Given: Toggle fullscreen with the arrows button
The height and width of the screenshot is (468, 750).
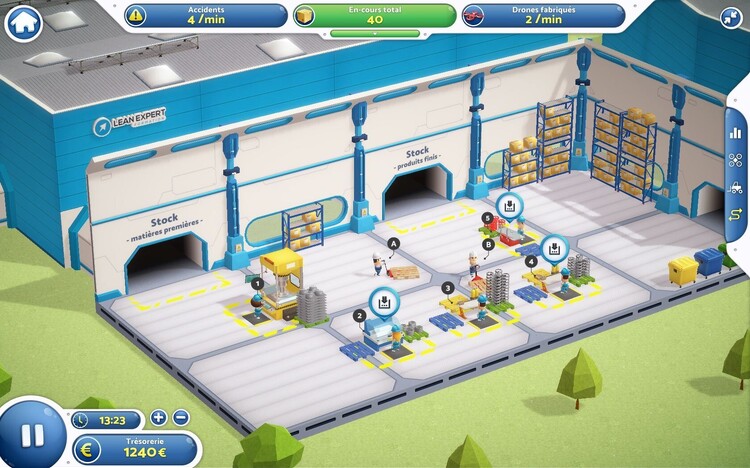Looking at the screenshot, I should [730, 16].
